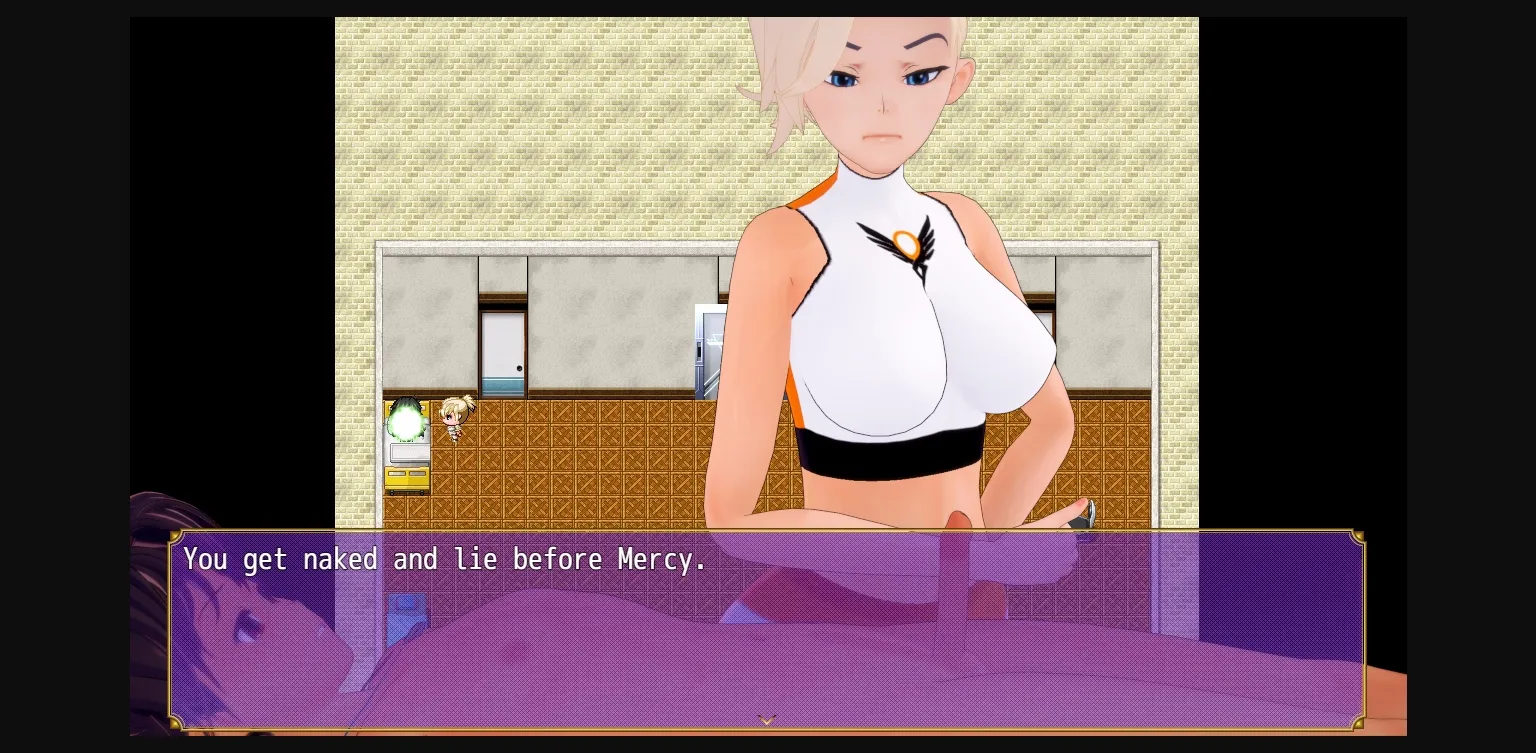Collapse the dialogue box with its arrow marker
The height and width of the screenshot is (753, 1536).
[767, 720]
